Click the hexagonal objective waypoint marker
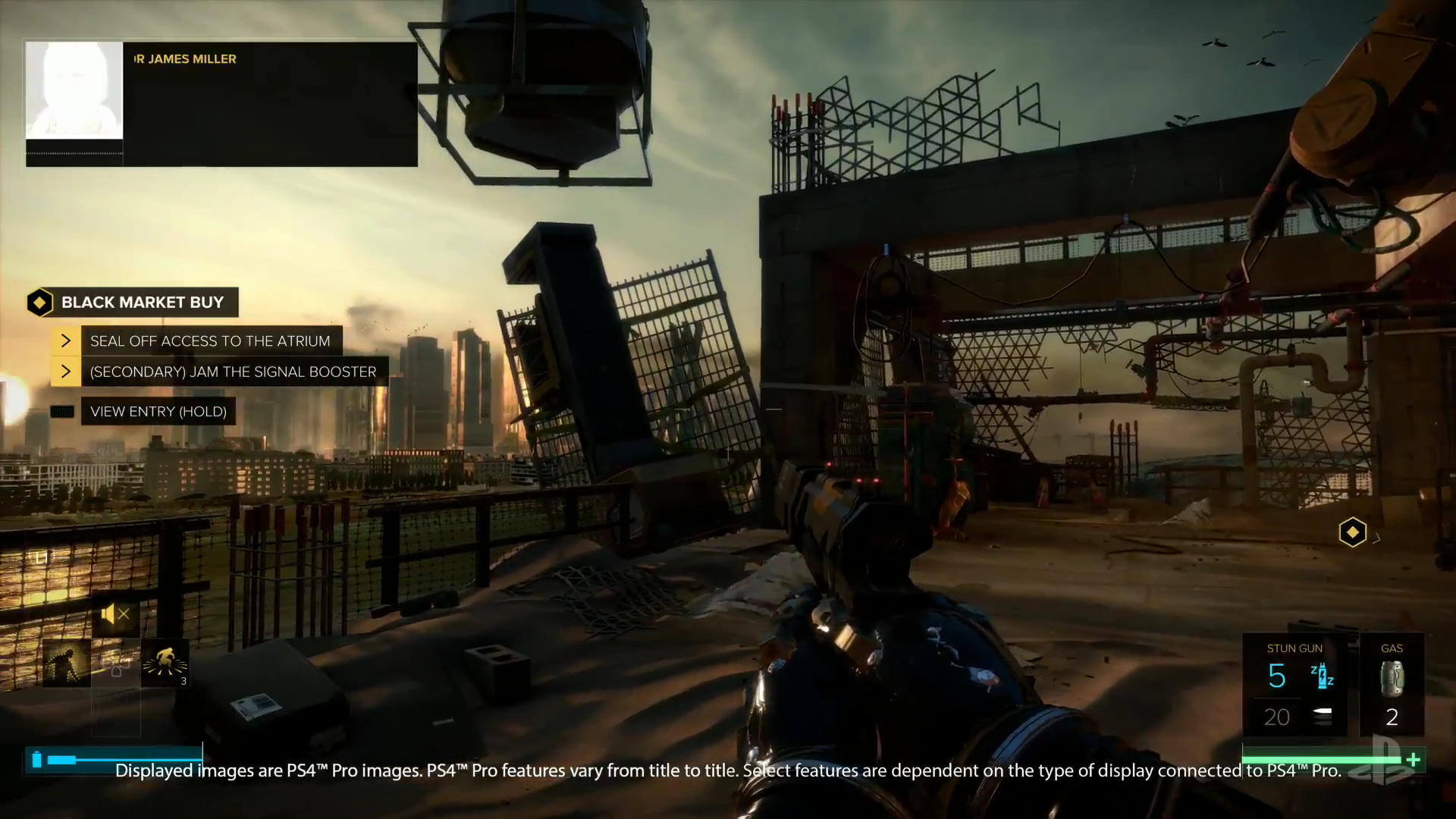 point(1352,532)
